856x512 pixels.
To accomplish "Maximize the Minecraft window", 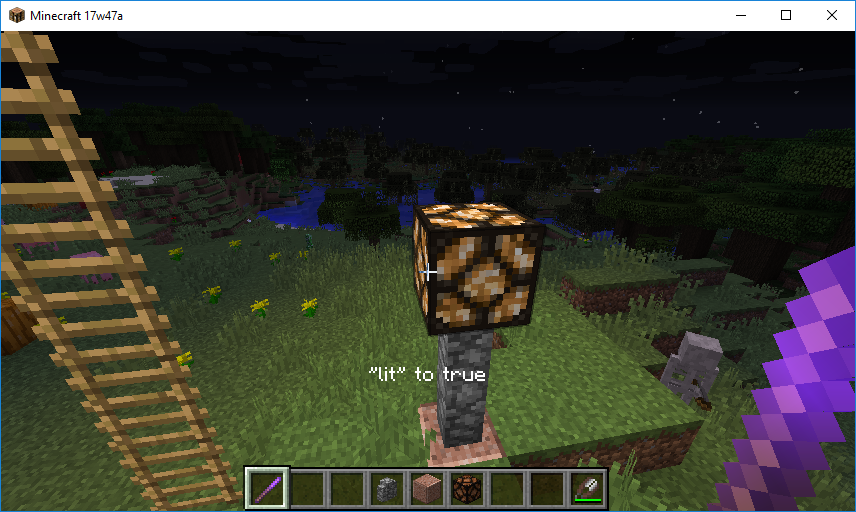I will pyautogui.click(x=786, y=15).
